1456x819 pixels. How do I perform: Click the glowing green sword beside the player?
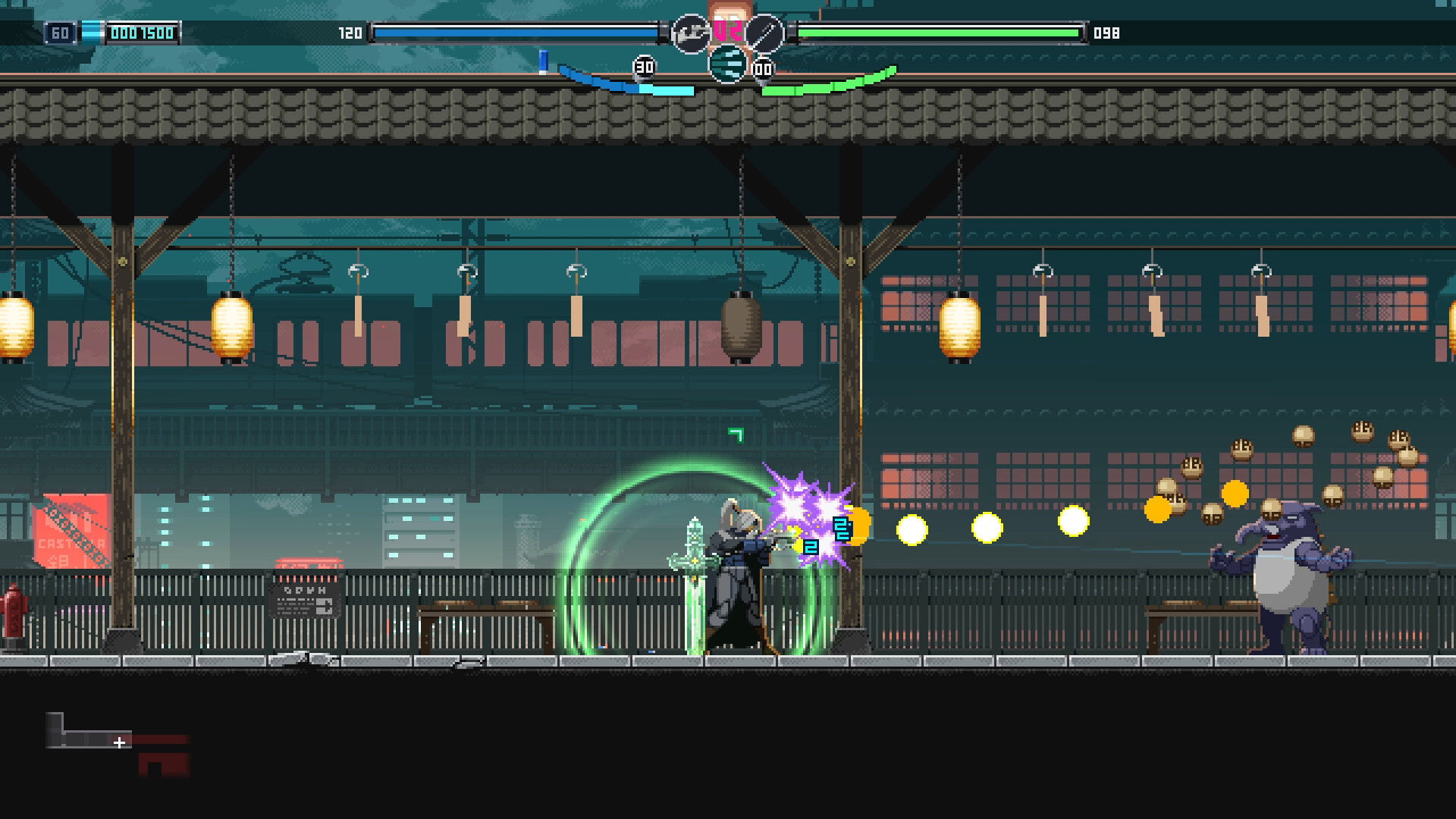[x=695, y=576]
